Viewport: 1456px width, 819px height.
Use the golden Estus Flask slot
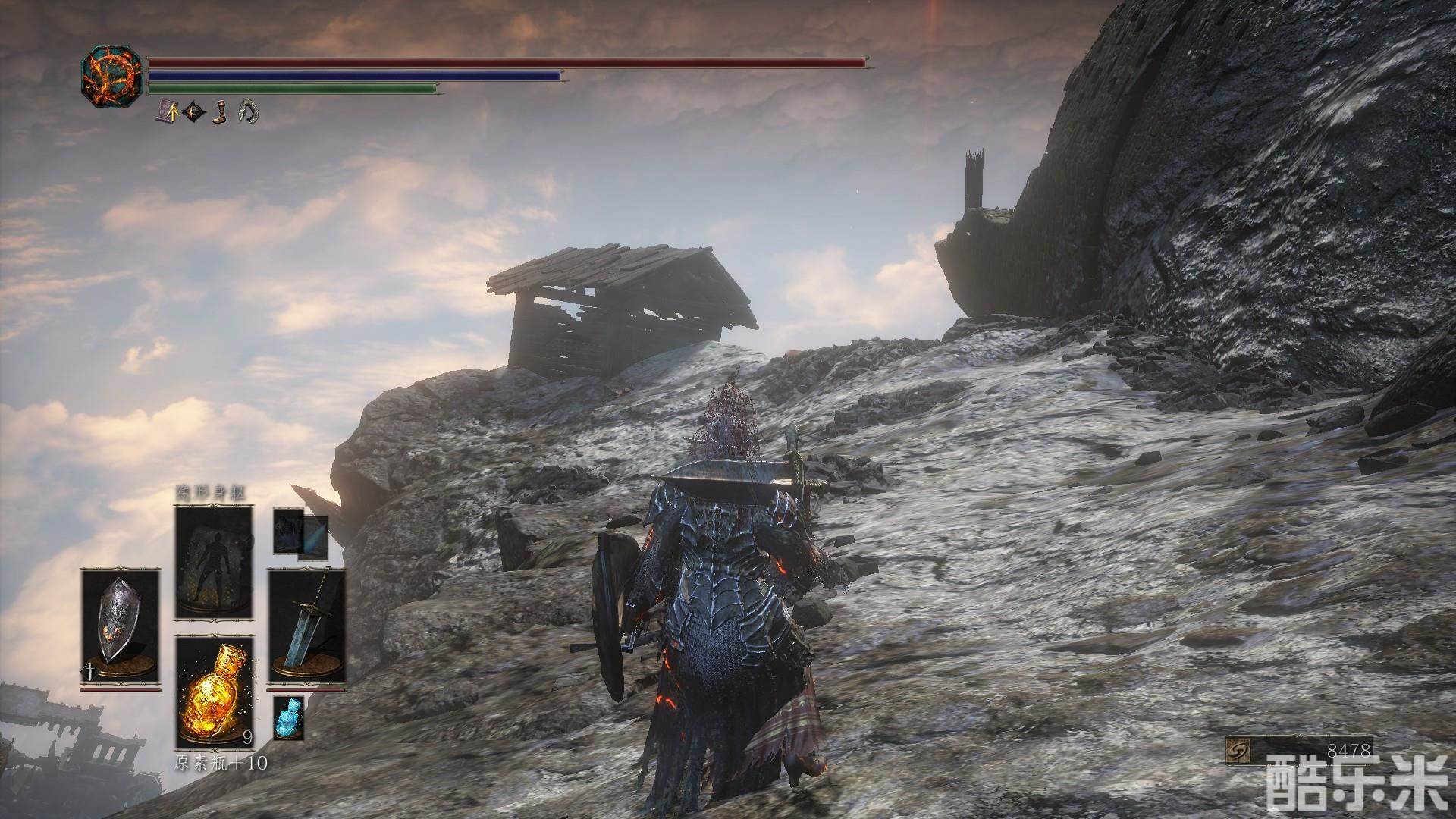click(214, 693)
